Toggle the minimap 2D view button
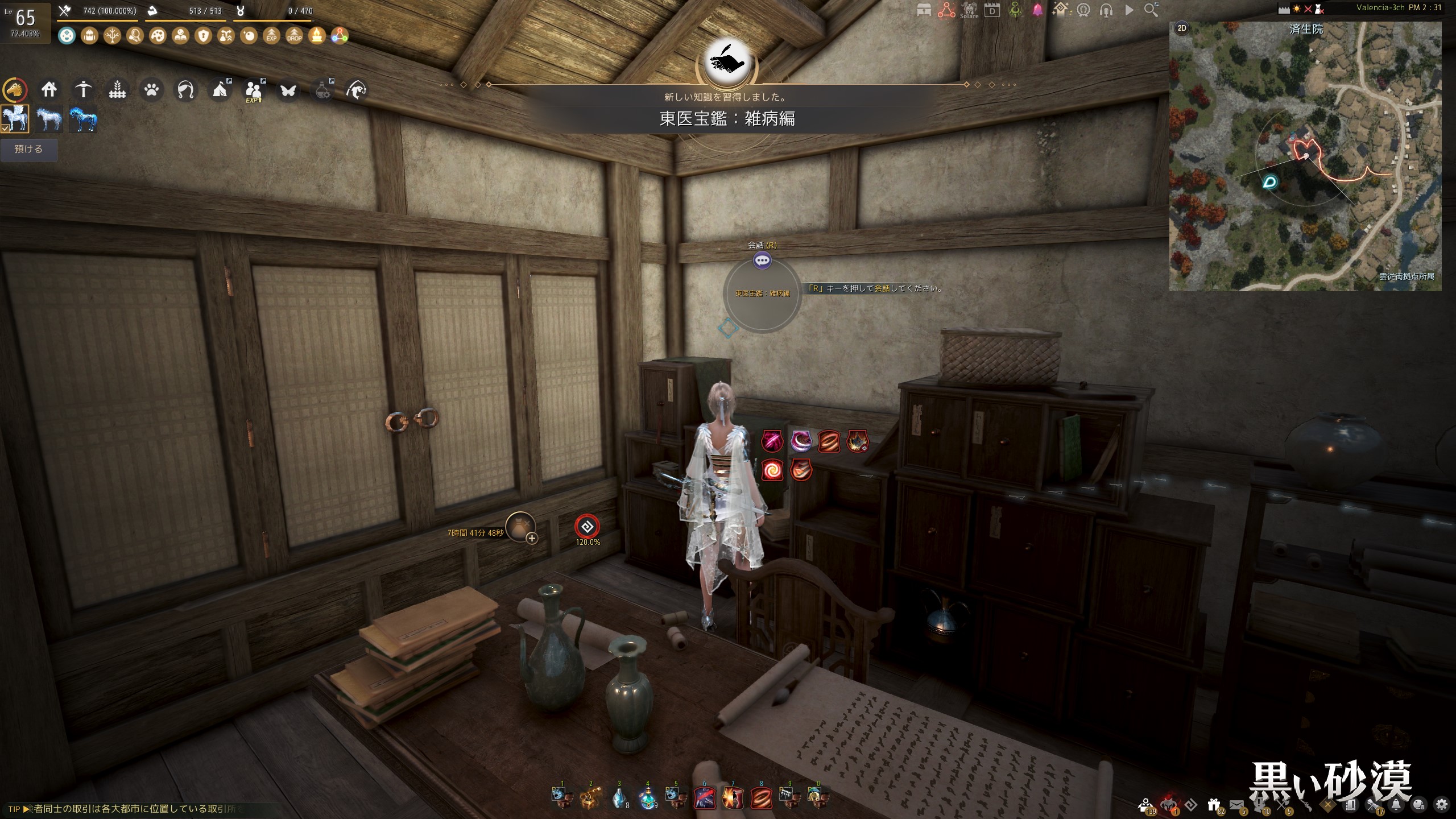 pos(1182,28)
